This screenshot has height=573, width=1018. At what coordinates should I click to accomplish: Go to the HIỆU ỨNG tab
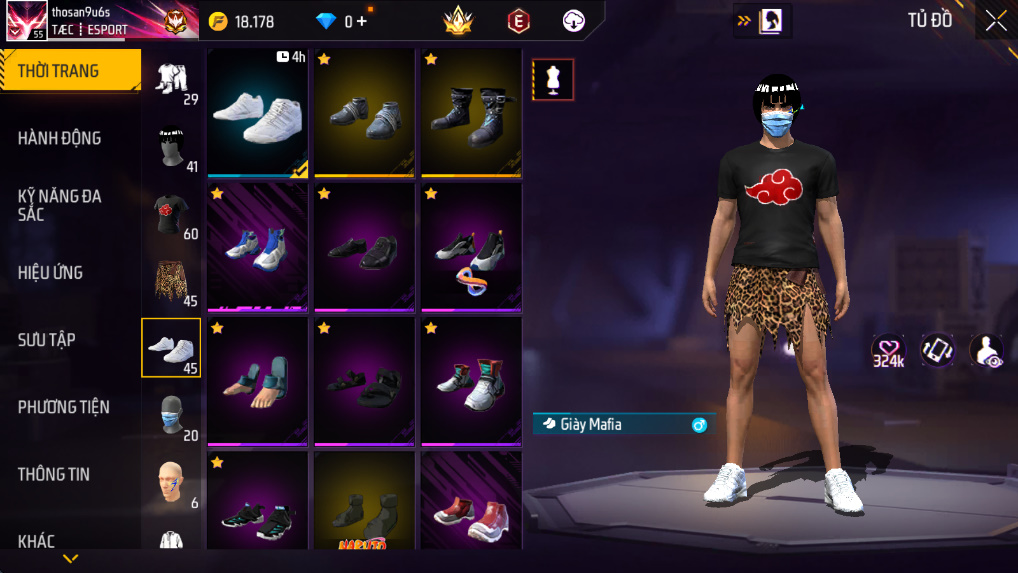[x=51, y=273]
